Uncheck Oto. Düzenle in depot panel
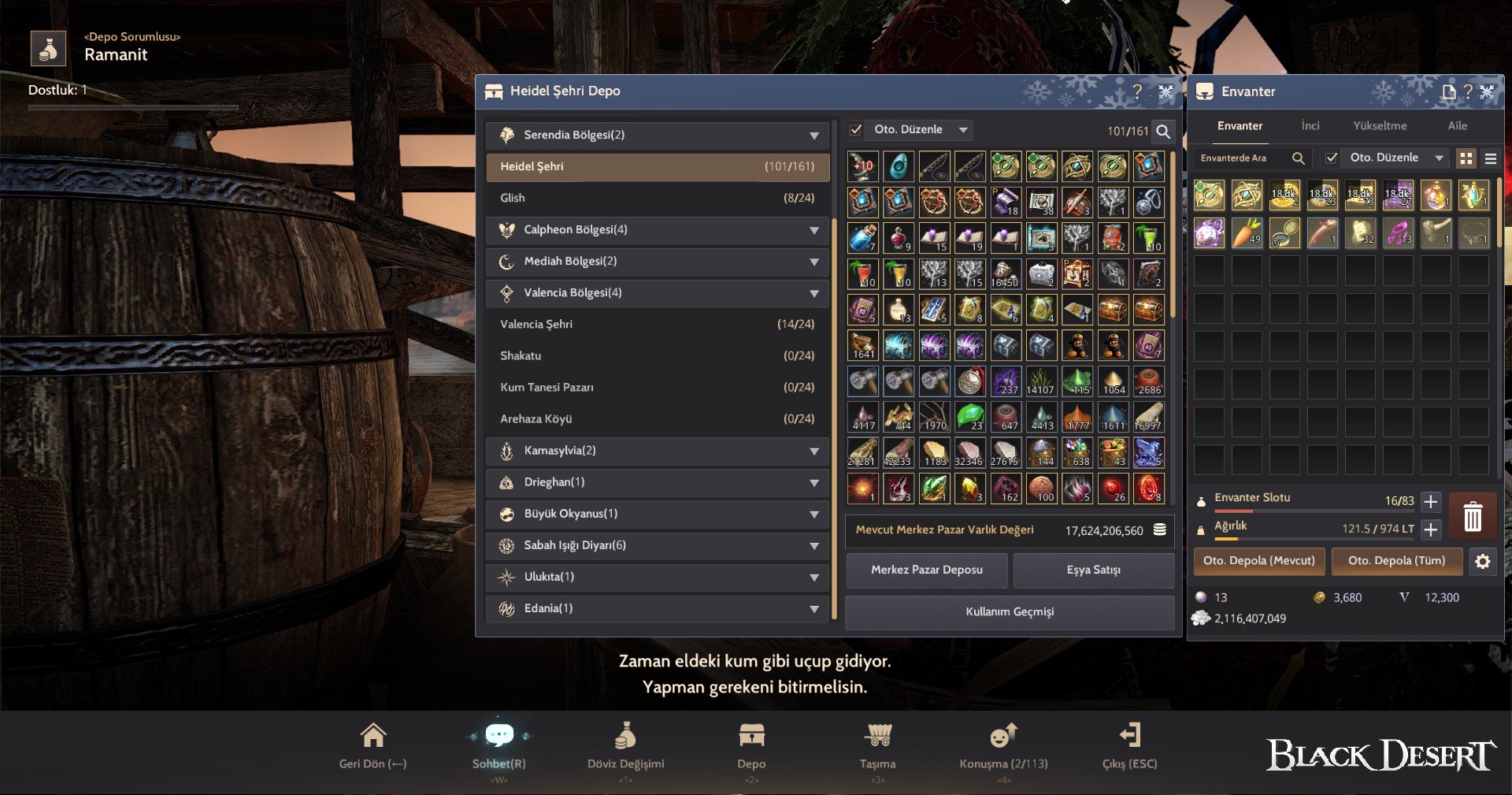Screen dimensions: 1512x795 [858, 129]
